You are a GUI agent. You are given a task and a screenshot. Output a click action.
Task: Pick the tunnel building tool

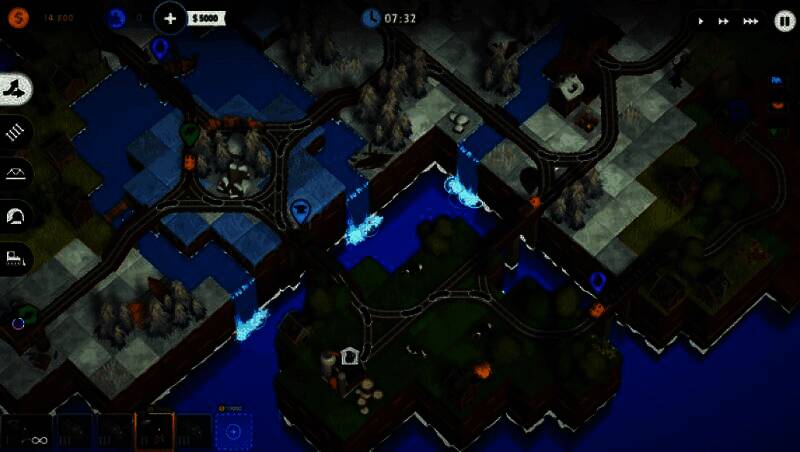18,215
